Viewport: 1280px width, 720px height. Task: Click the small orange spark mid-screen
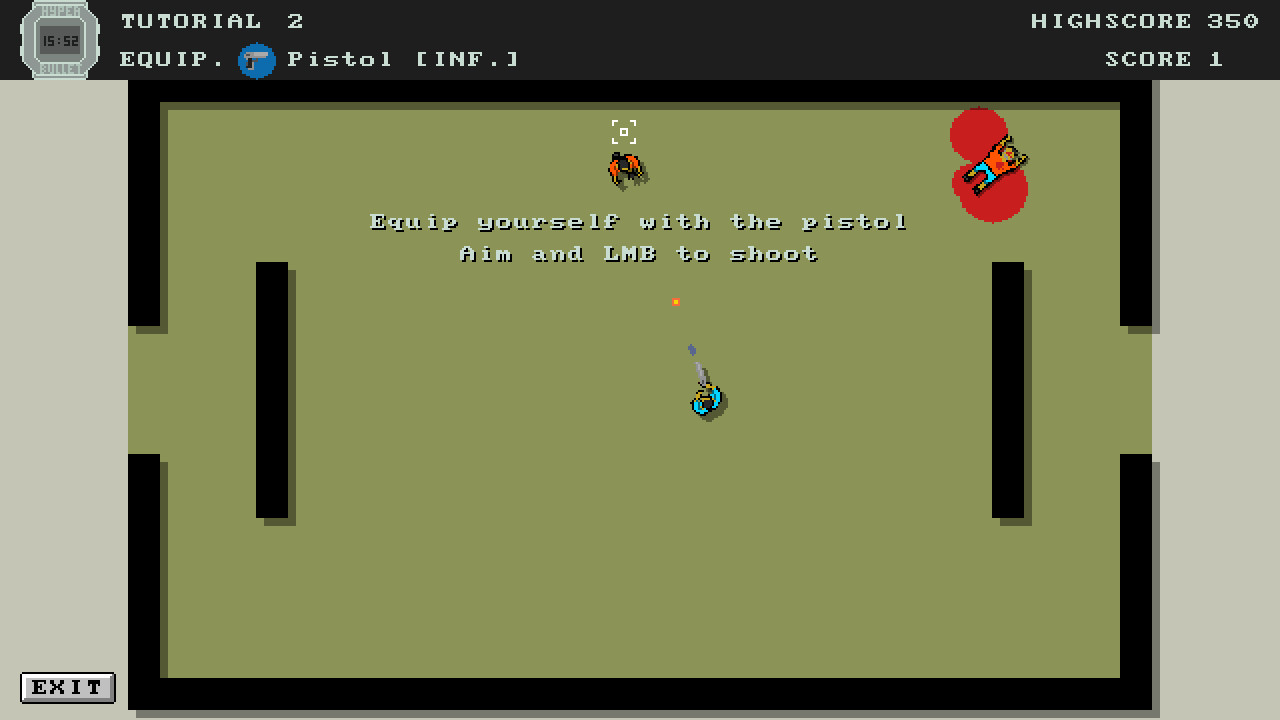pos(676,300)
